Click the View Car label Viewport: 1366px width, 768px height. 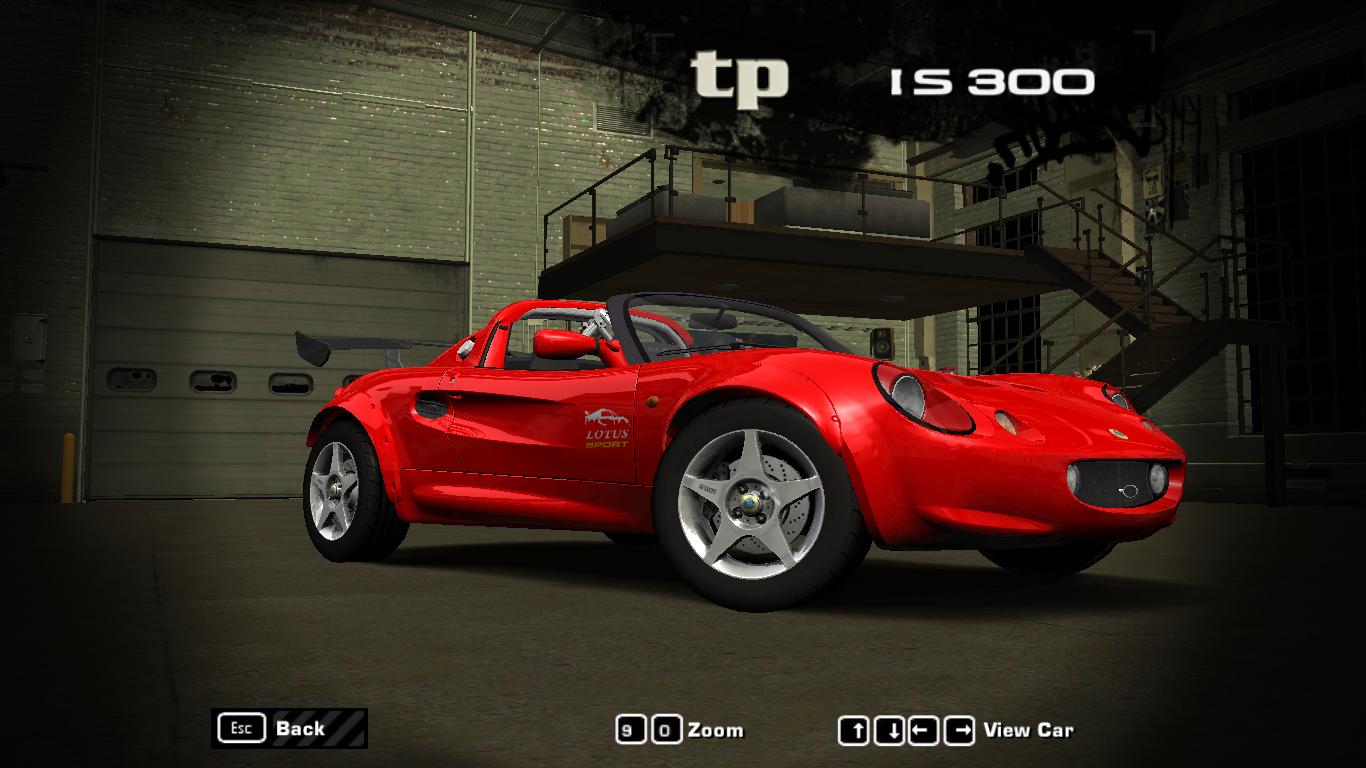click(x=1029, y=730)
